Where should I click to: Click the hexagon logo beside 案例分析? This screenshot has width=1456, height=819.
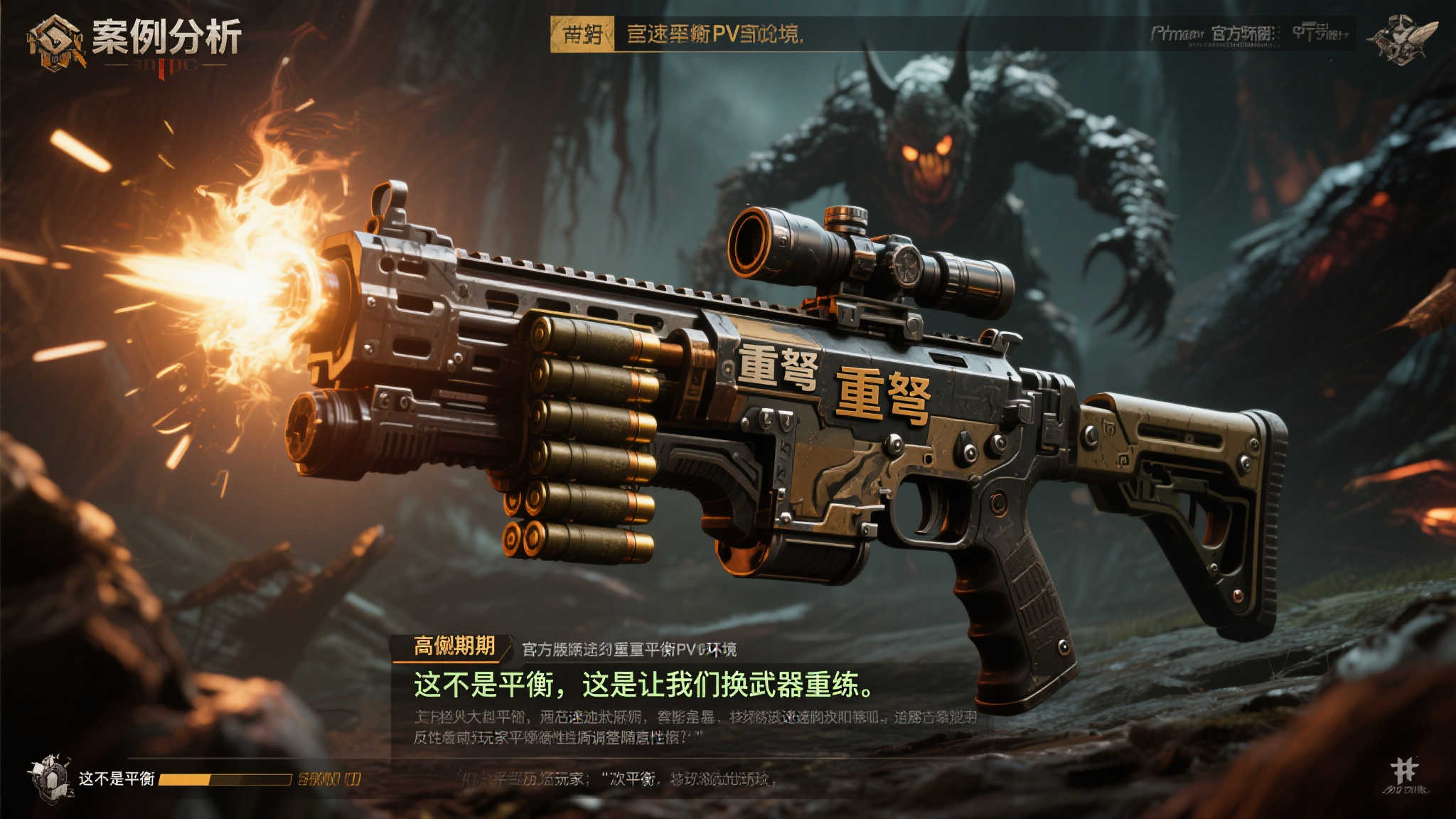click(55, 41)
